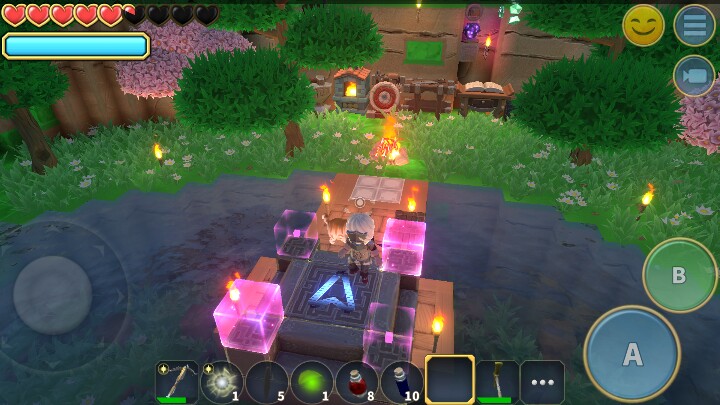Select the green slime item slot

311,382
